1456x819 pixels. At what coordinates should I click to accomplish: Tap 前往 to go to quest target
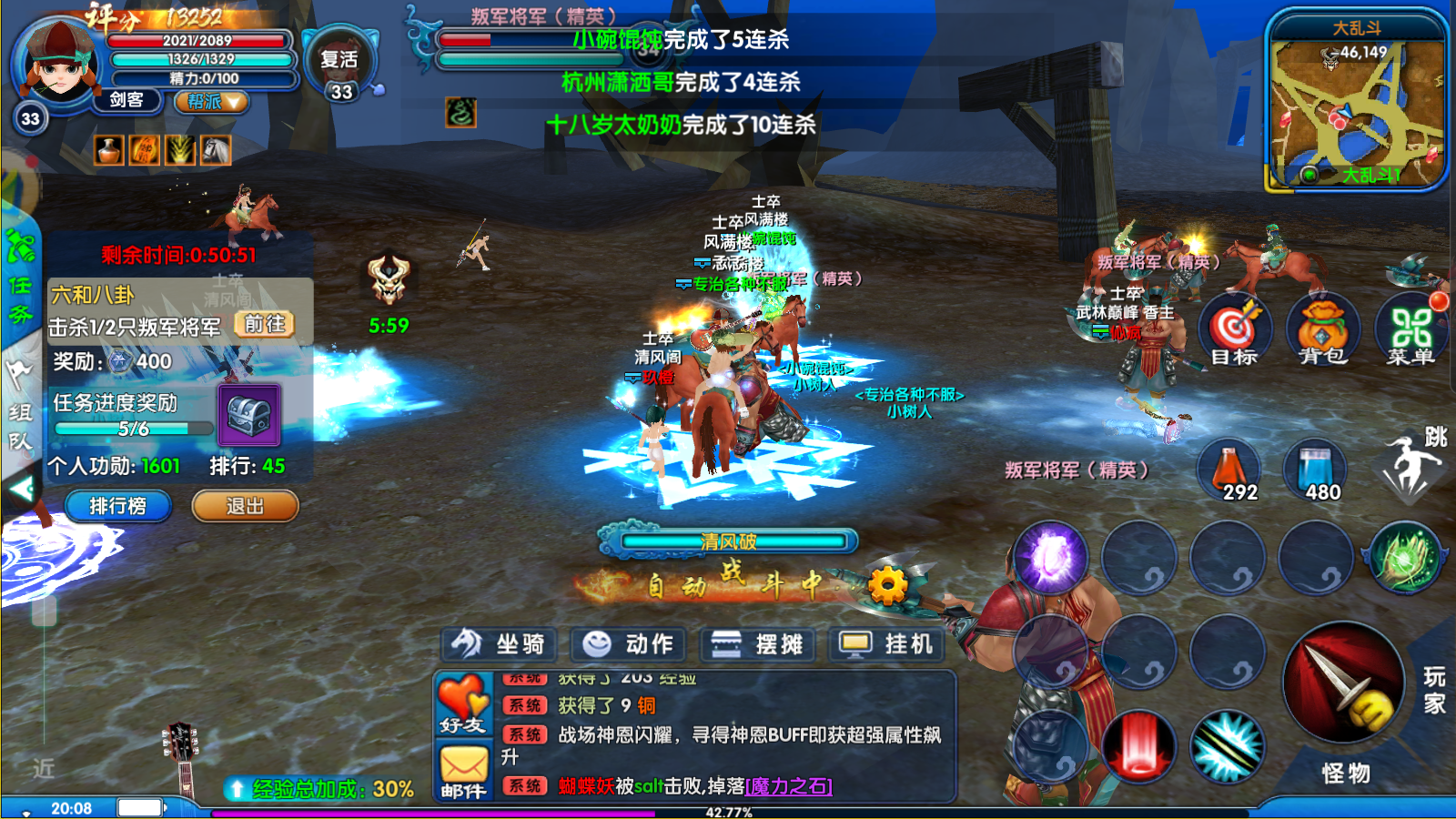click(x=265, y=325)
